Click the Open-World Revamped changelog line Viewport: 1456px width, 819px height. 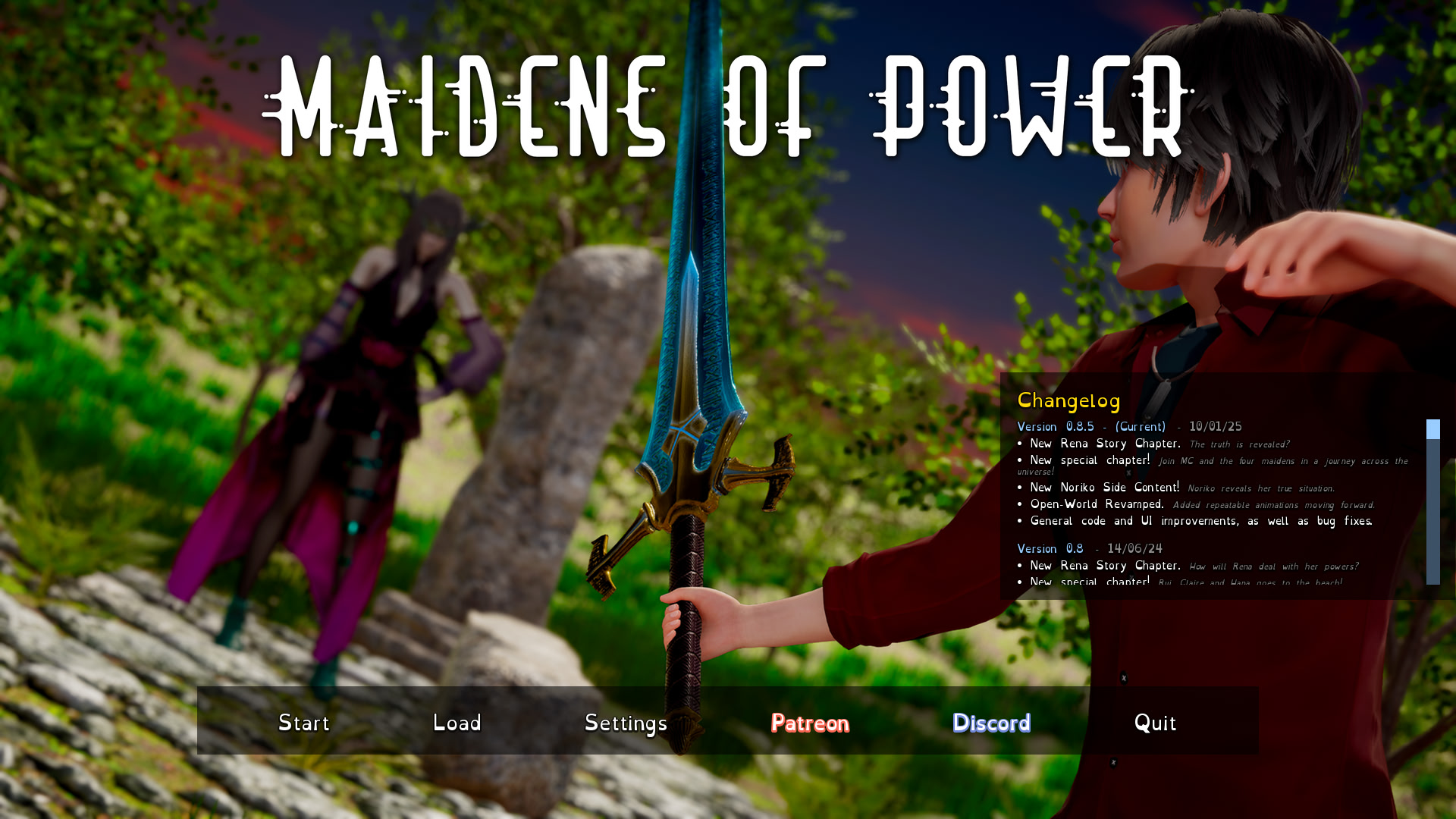(1097, 504)
